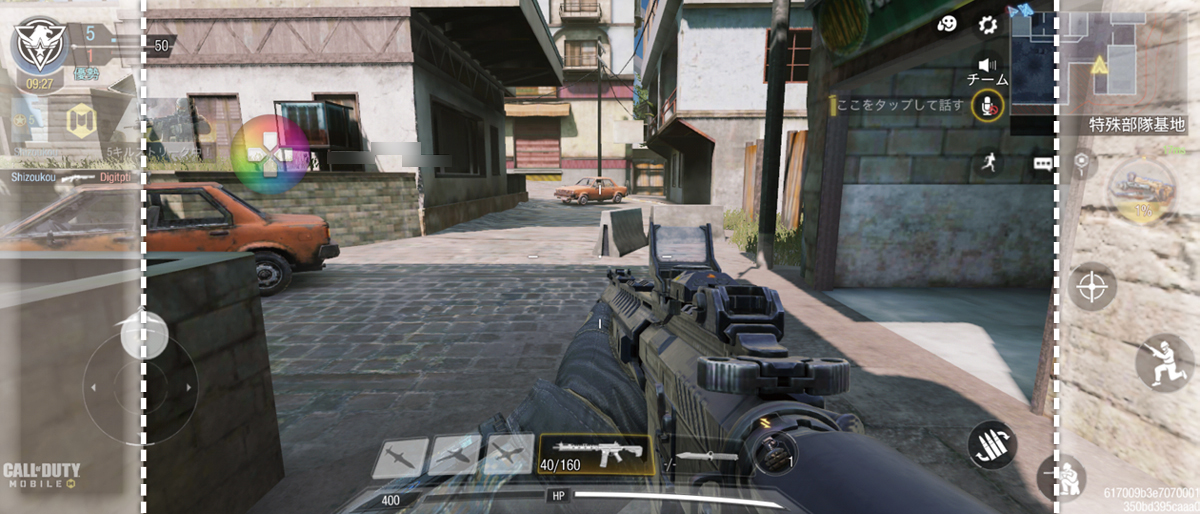Open the emote smiley face menu

point(947,25)
